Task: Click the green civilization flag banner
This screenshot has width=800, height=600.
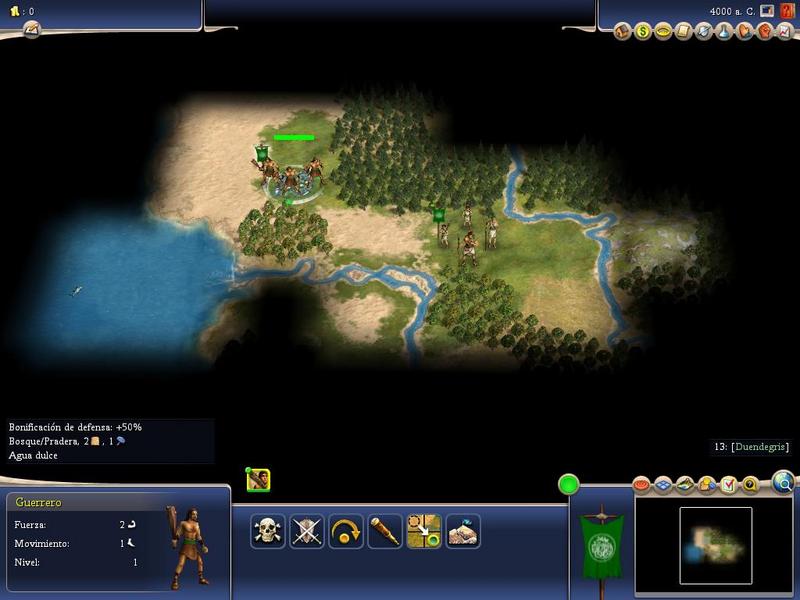Action: pos(601,545)
